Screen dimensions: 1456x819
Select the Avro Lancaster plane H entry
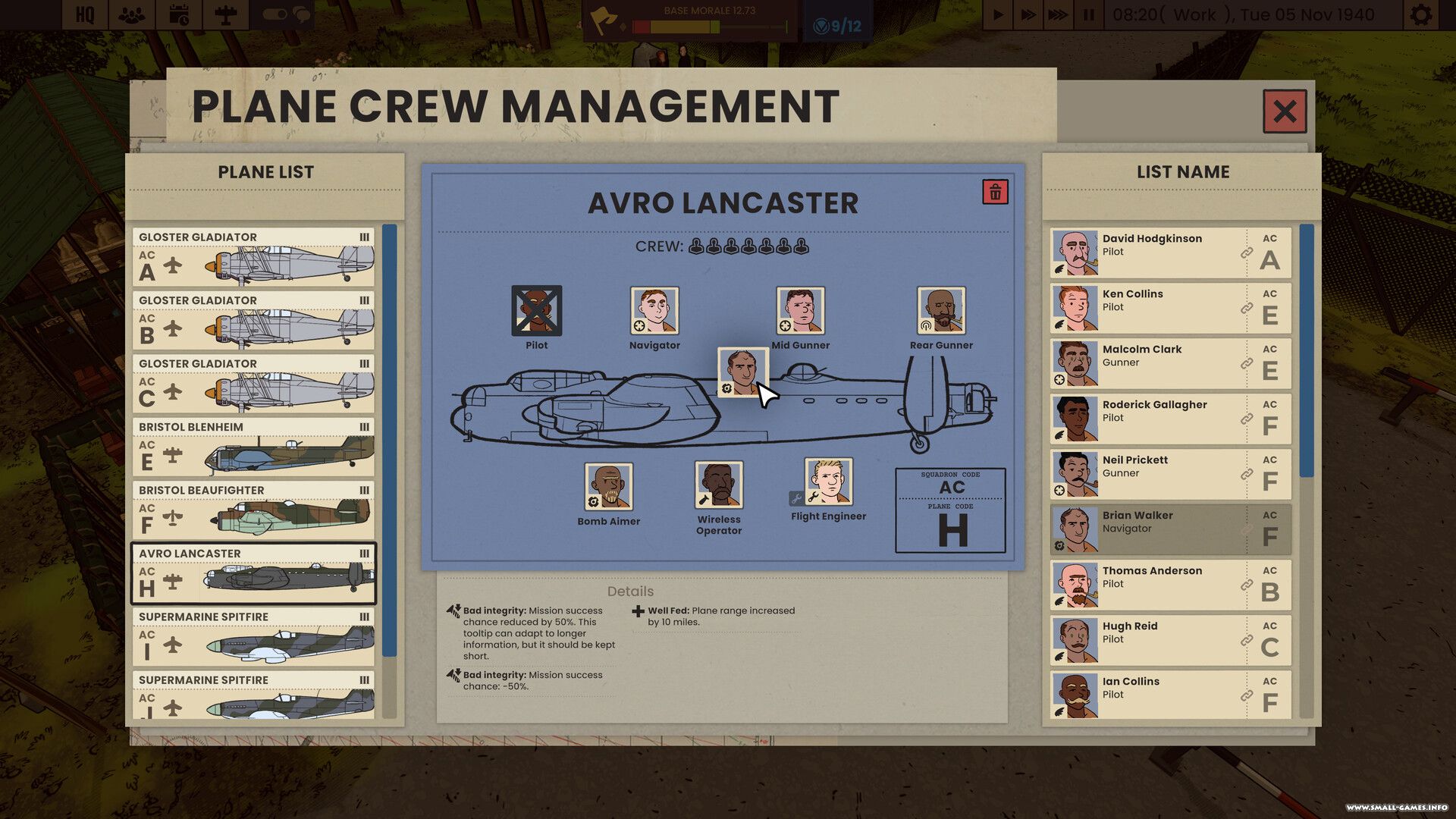tap(253, 573)
